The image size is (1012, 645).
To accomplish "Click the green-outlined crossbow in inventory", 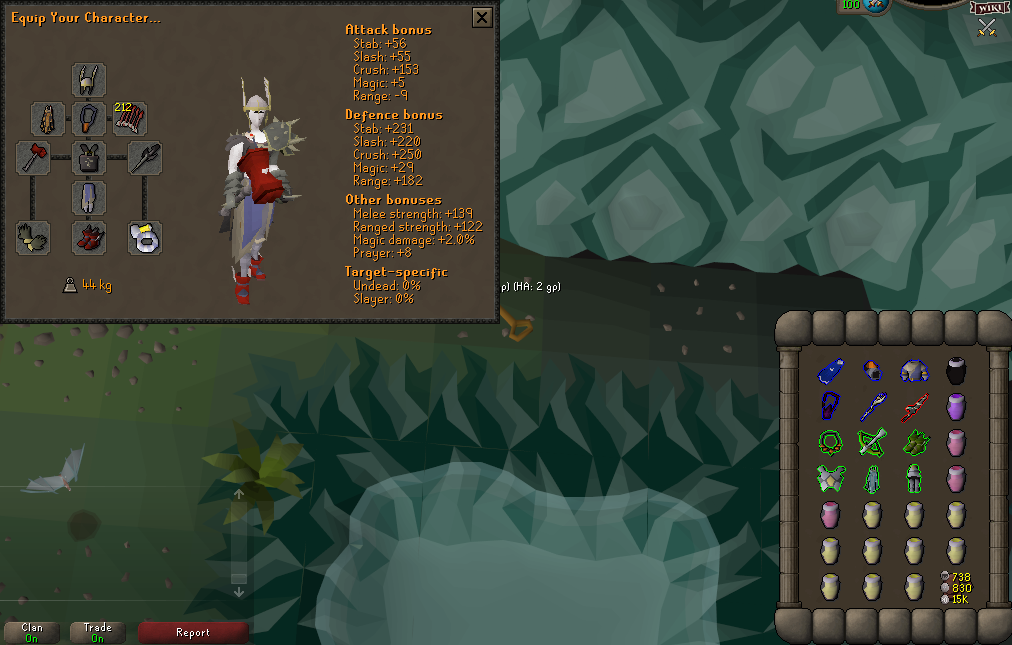I will pos(871,441).
